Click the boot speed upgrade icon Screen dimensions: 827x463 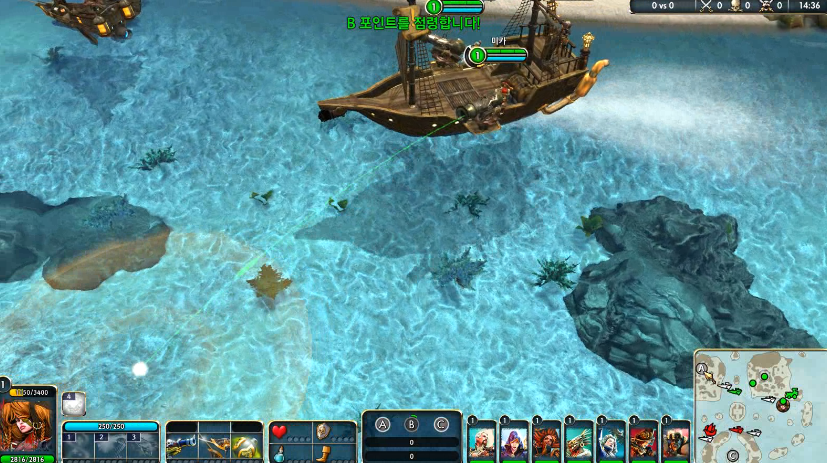[x=323, y=453]
